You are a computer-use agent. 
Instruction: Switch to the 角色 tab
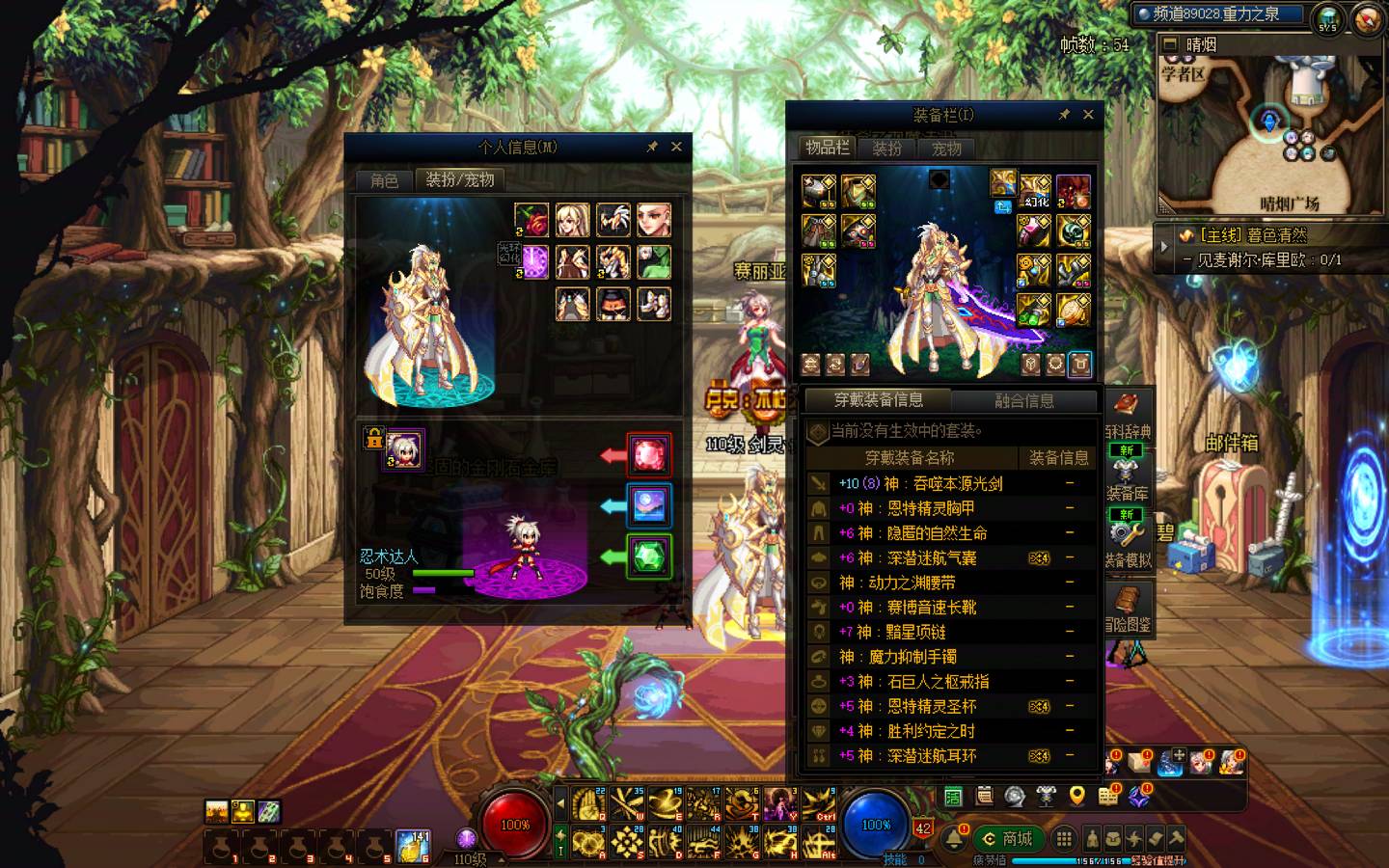point(384,180)
